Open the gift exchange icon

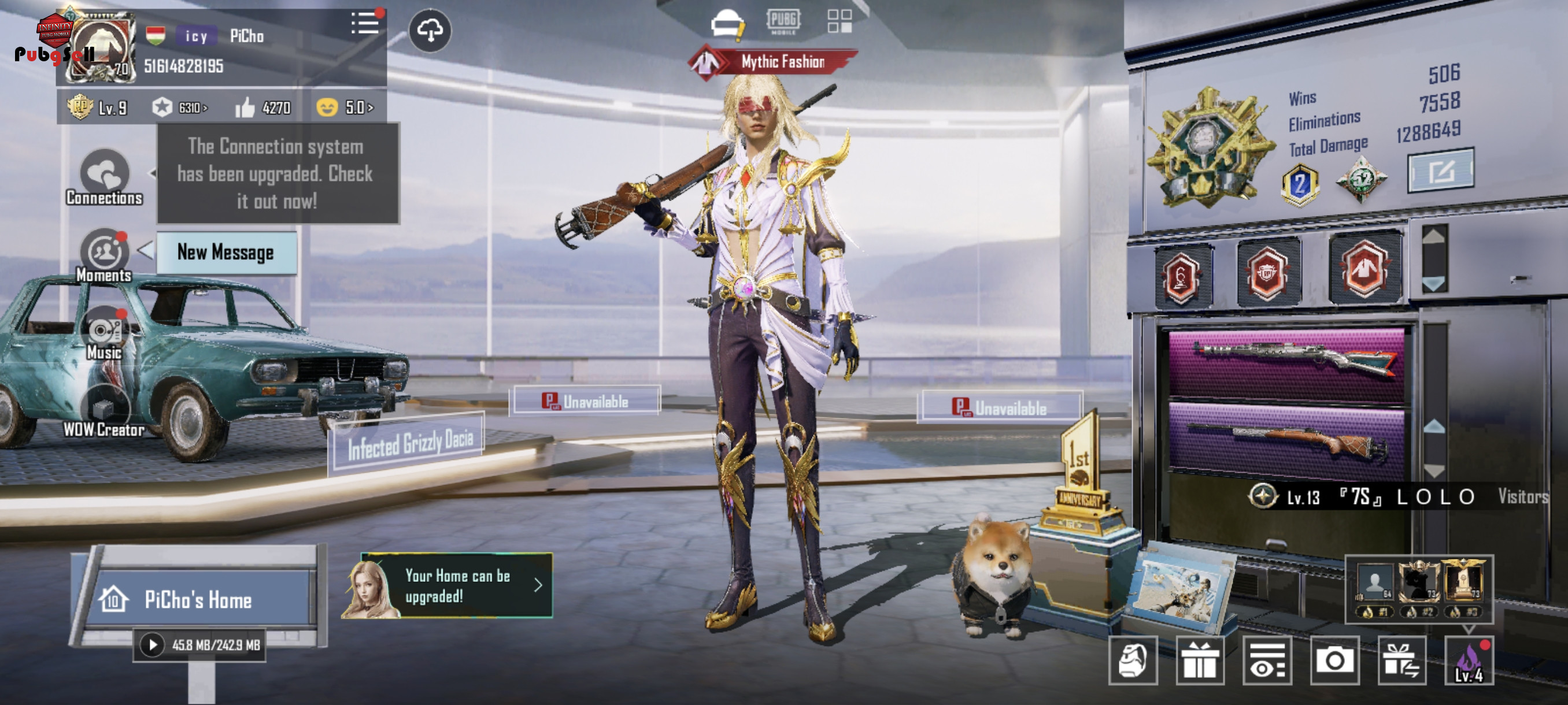point(1400,660)
